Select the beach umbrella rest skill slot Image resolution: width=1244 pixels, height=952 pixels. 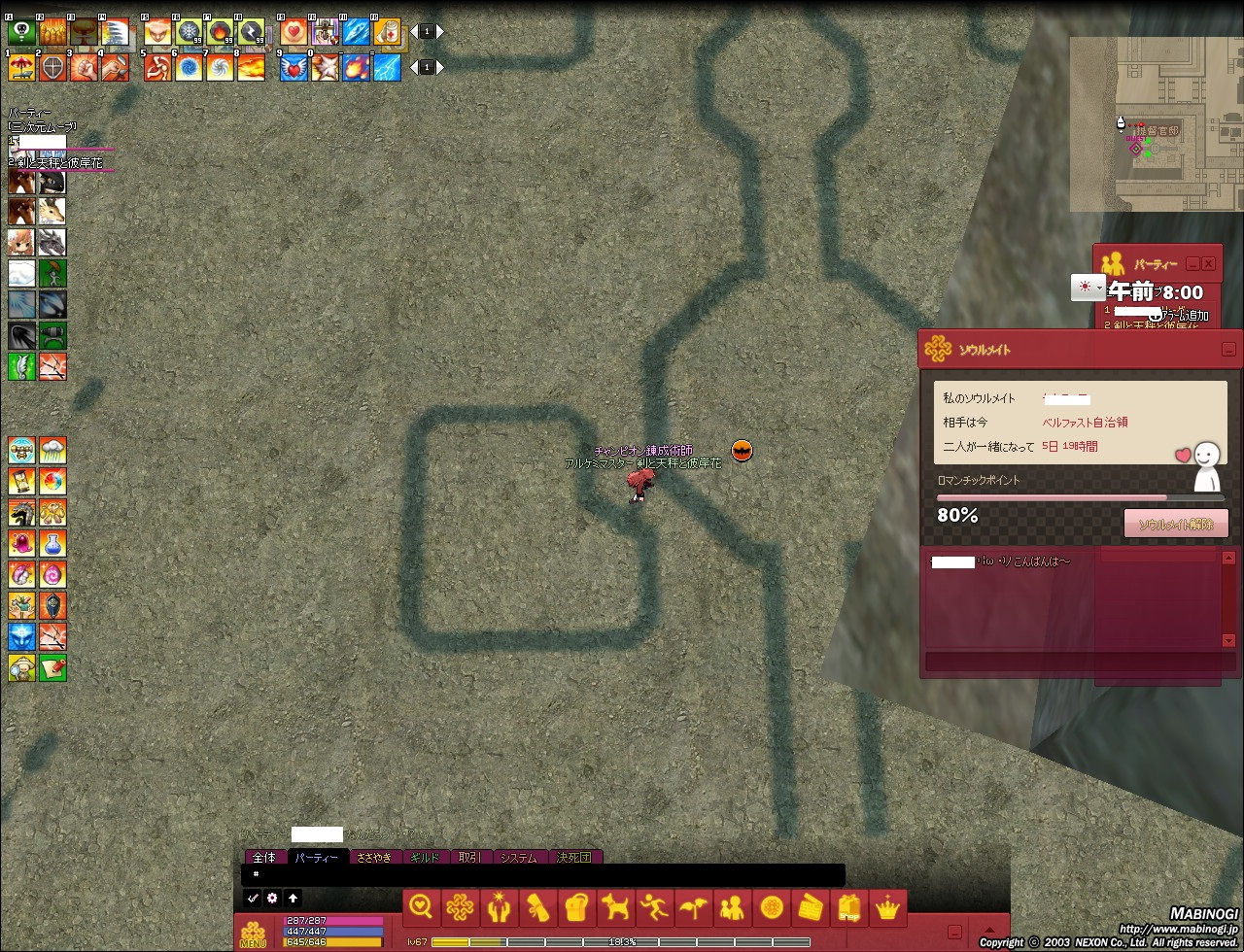pos(21,68)
